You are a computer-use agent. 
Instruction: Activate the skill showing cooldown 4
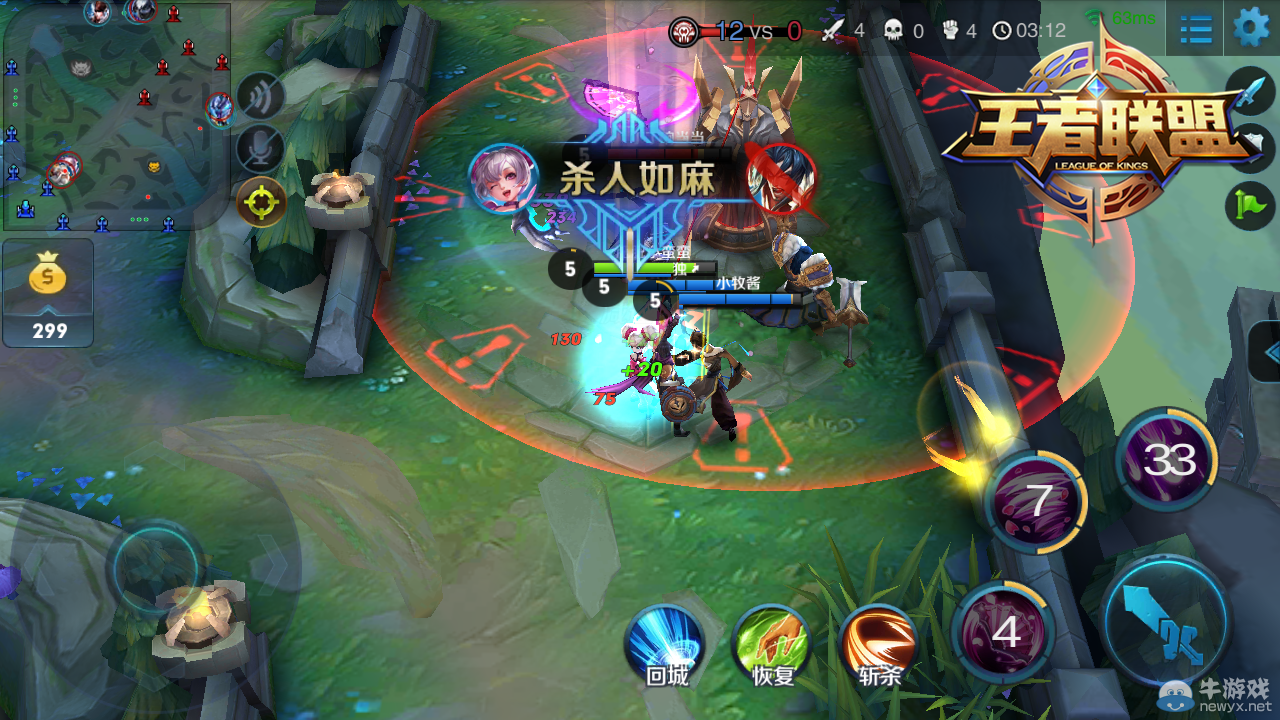pos(1004,632)
